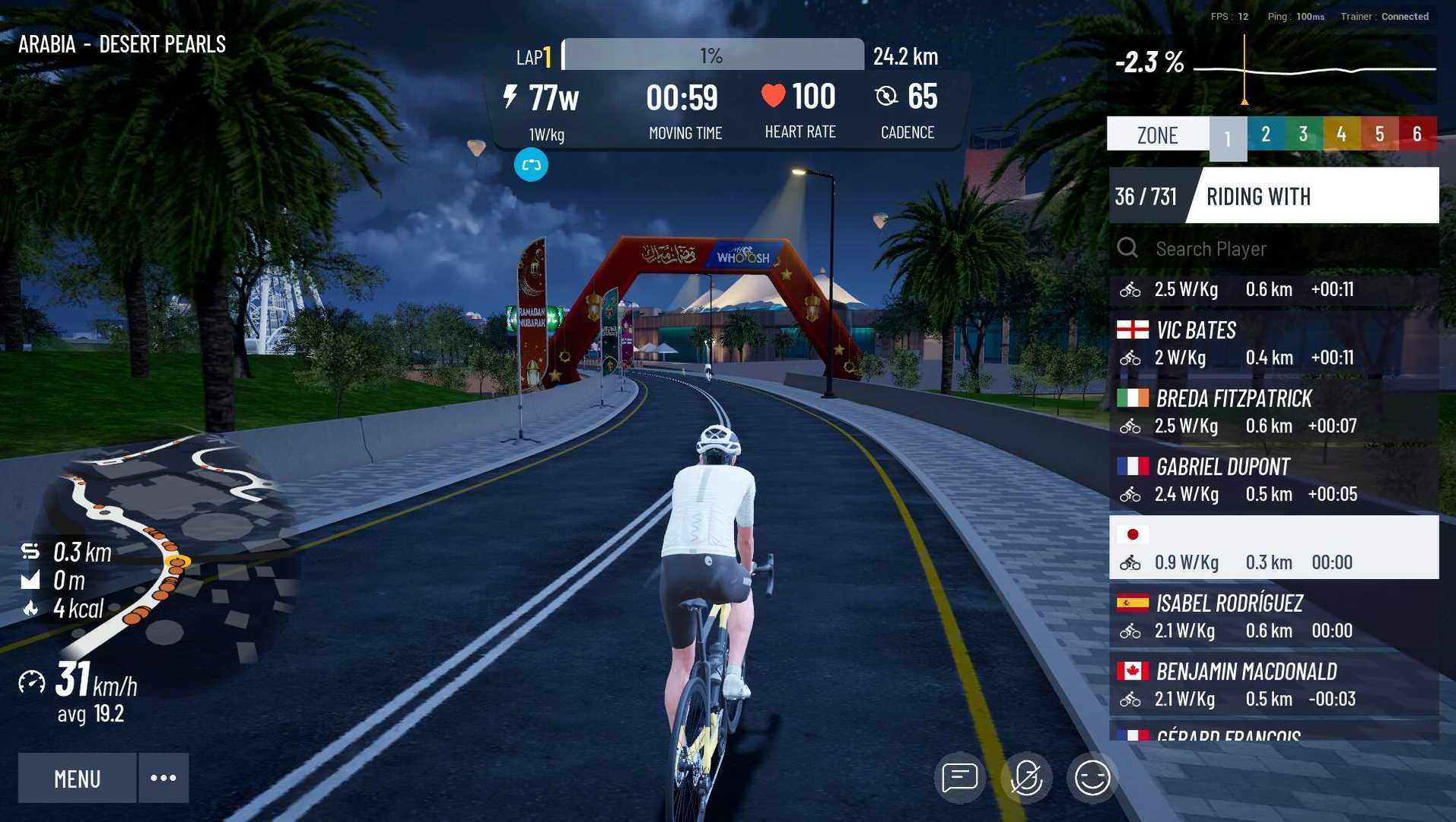This screenshot has width=1456, height=822.
Task: Type in the Search Player field
Action: click(1286, 249)
